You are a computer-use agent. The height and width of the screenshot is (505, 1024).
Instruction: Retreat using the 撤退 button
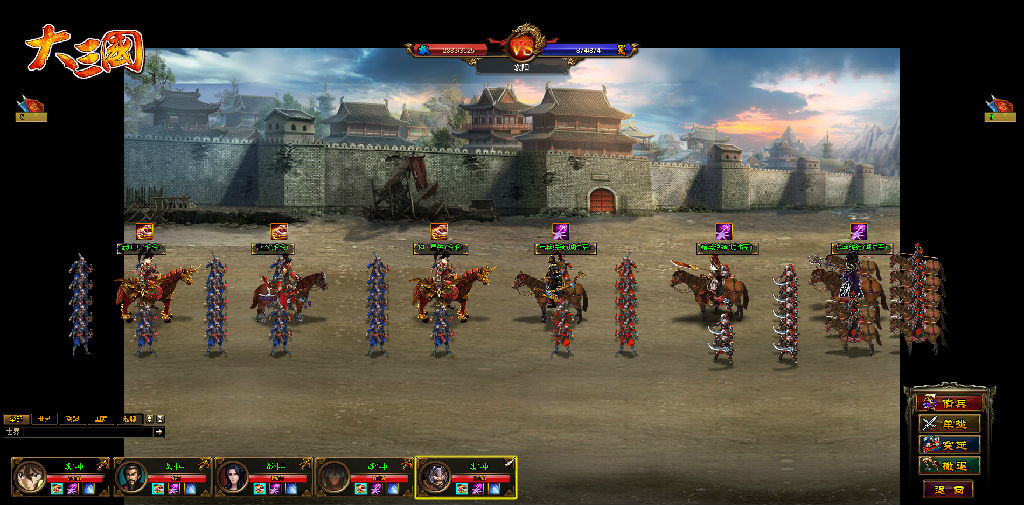tap(950, 465)
